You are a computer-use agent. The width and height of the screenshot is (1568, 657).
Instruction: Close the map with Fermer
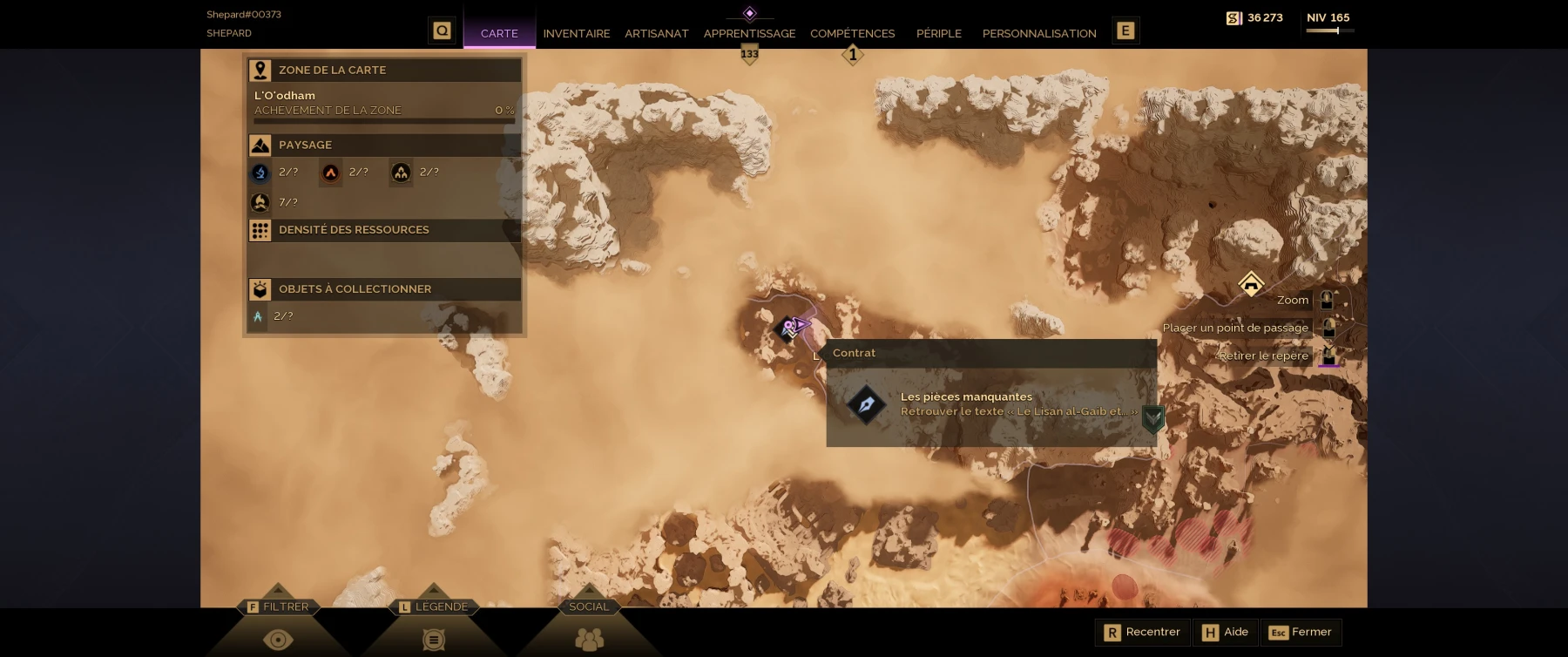click(x=1301, y=633)
